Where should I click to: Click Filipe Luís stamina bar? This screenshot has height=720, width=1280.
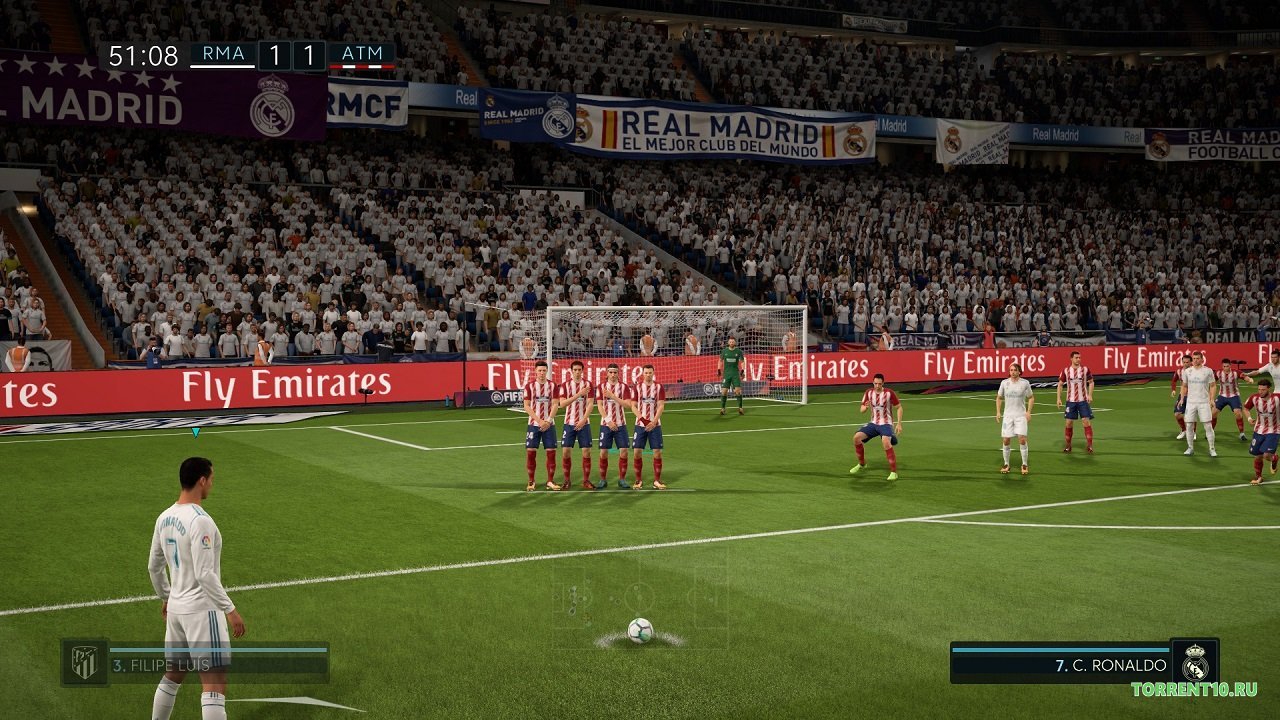coord(218,649)
